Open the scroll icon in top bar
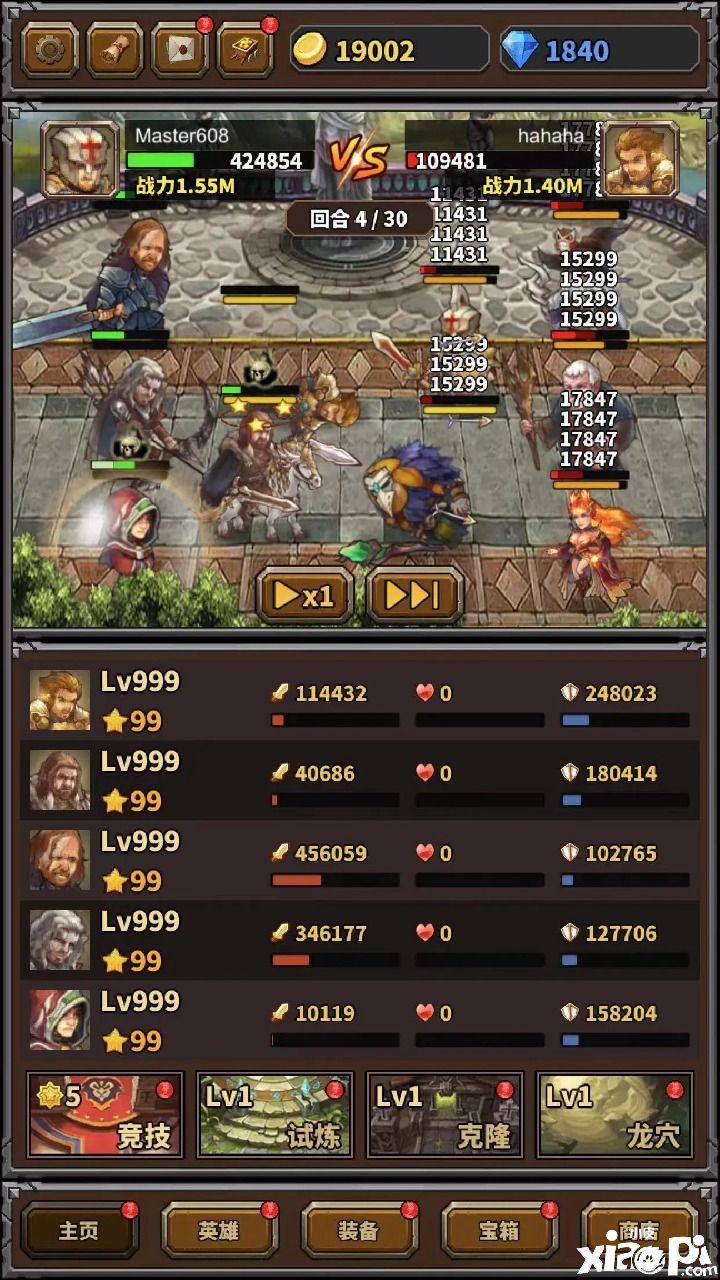Viewport: 720px width, 1280px height. tap(115, 49)
